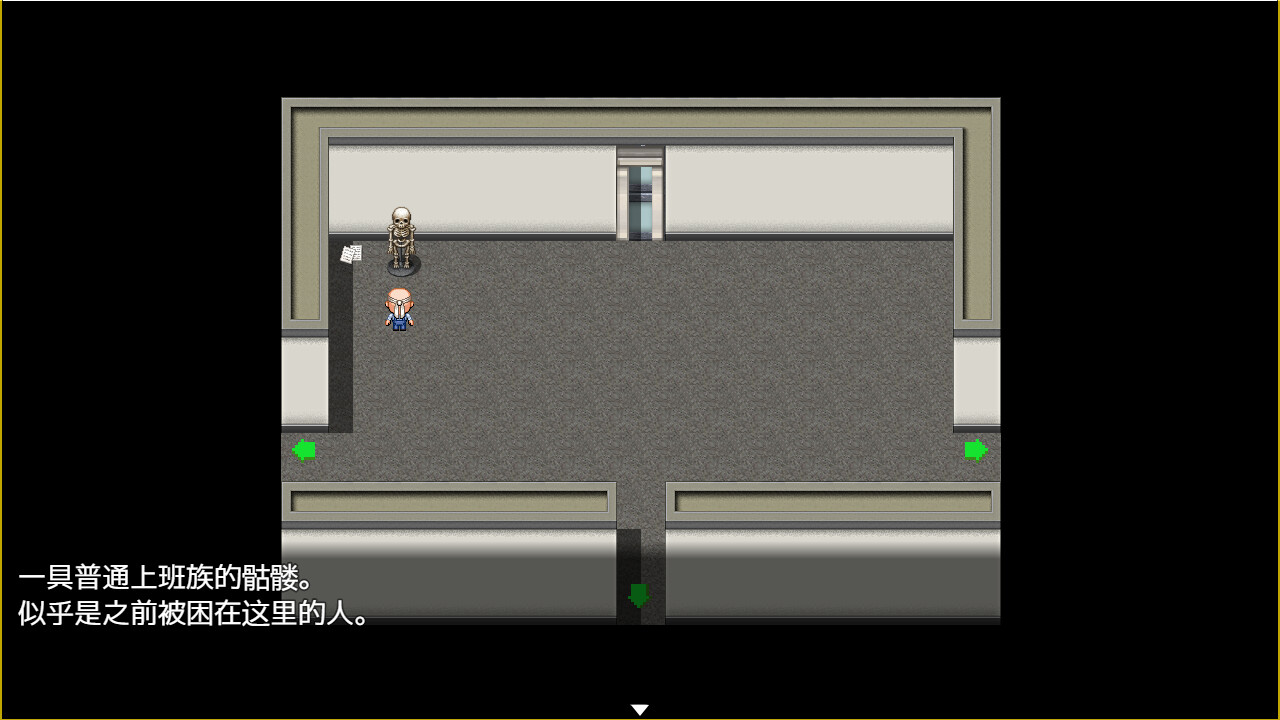Click the skeleton sprite in the room
Image resolution: width=1280 pixels, height=720 pixels.
[401, 240]
